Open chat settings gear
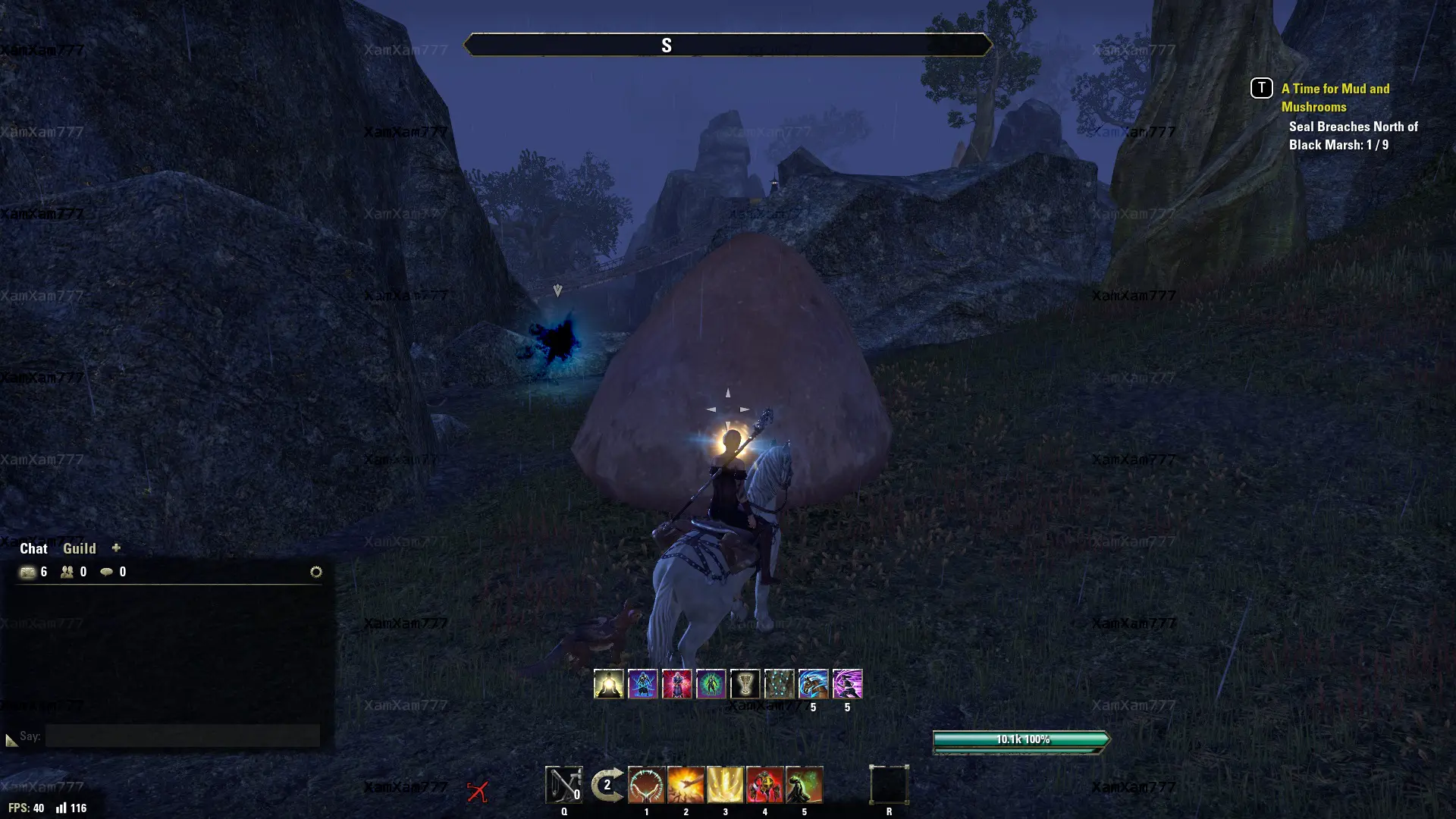Image resolution: width=1456 pixels, height=819 pixels. click(x=316, y=572)
